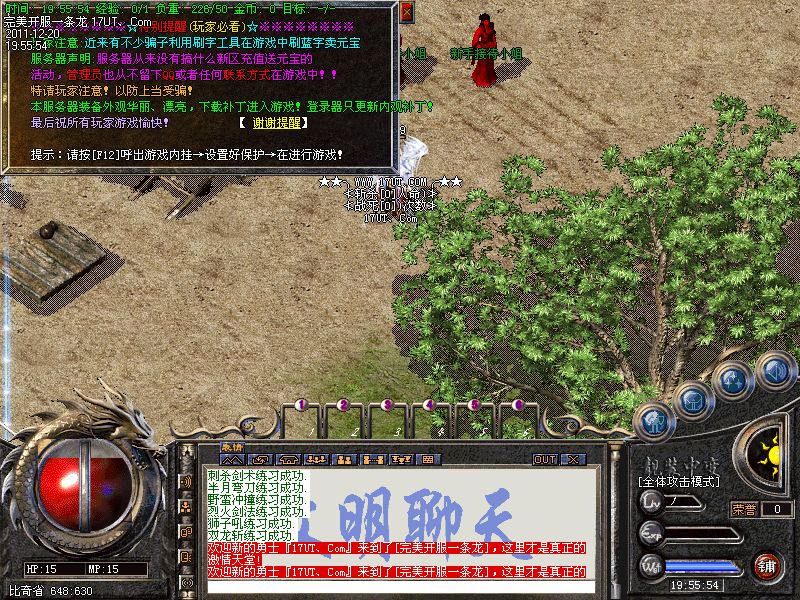Click the X button beside OUT
Viewport: 800px width, 600px height.
click(572, 459)
